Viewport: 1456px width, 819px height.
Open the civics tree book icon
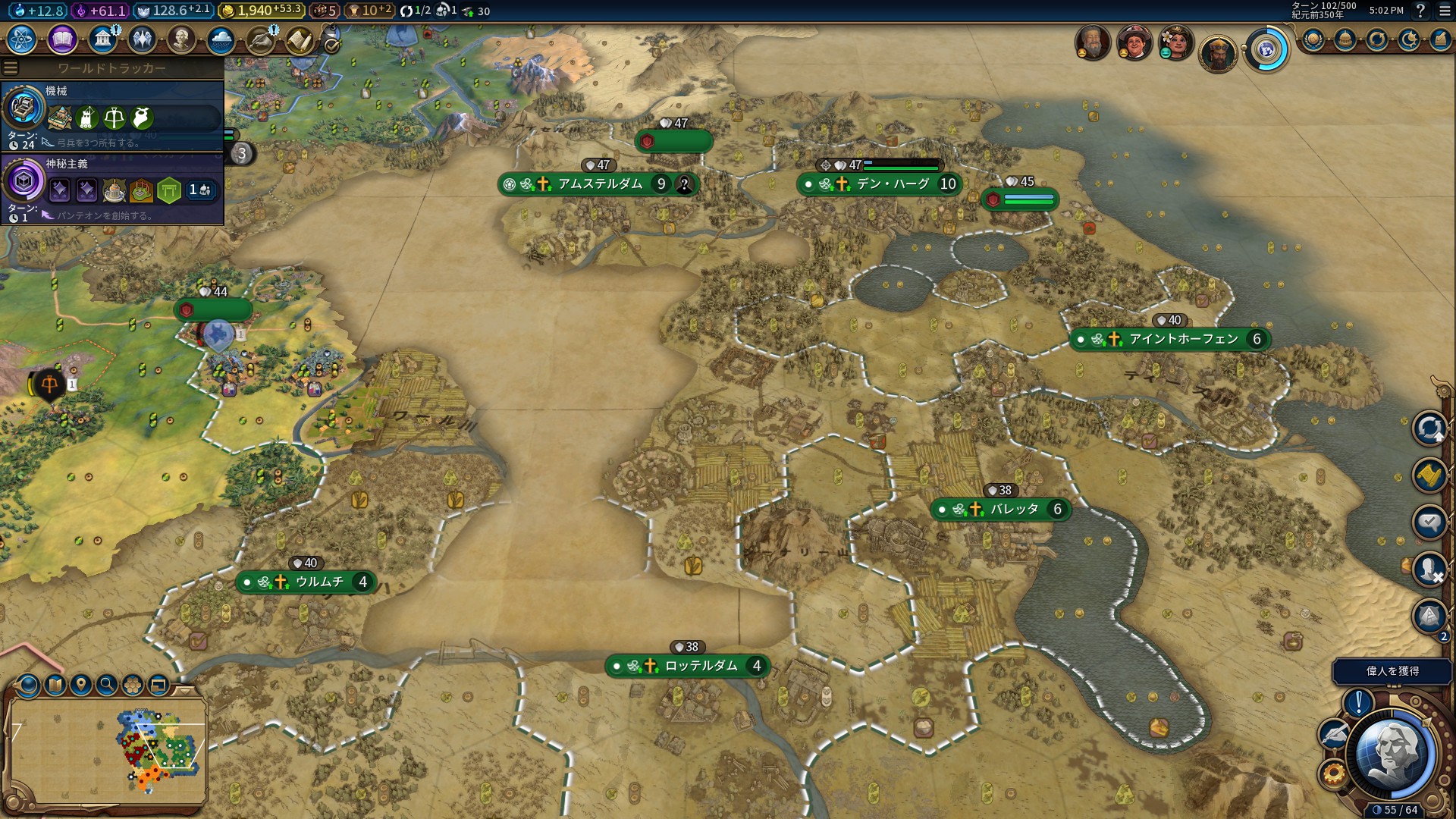point(61,39)
